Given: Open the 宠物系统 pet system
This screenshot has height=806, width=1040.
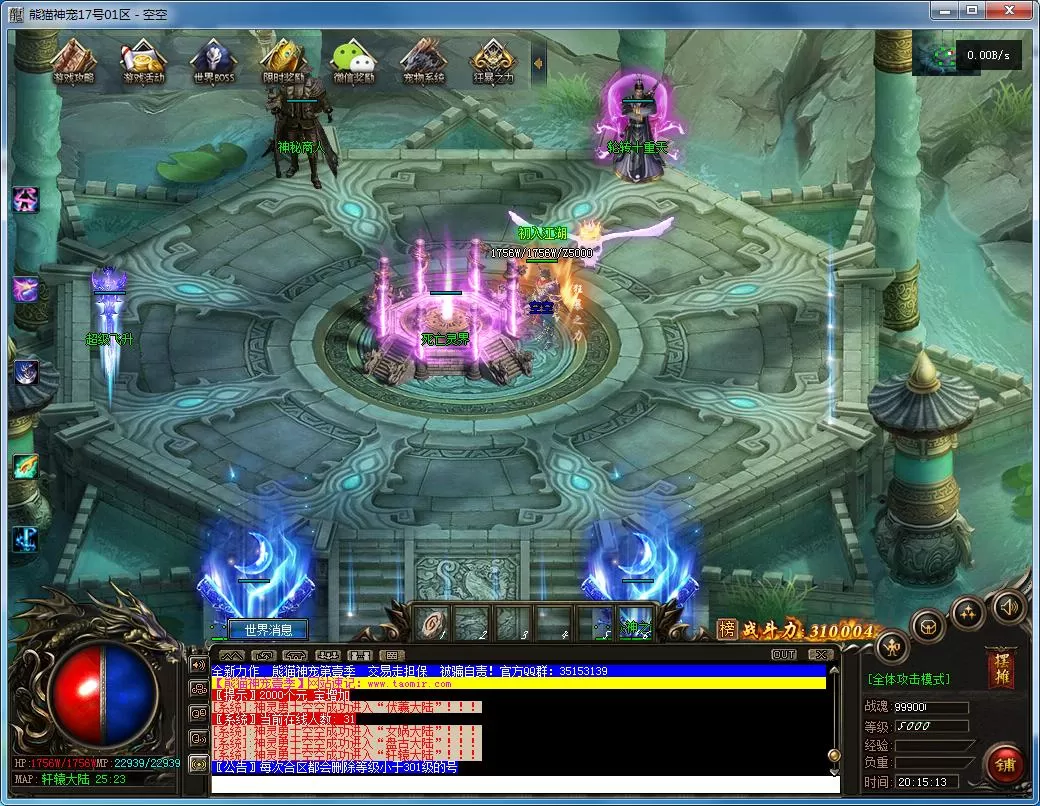Looking at the screenshot, I should [423, 62].
